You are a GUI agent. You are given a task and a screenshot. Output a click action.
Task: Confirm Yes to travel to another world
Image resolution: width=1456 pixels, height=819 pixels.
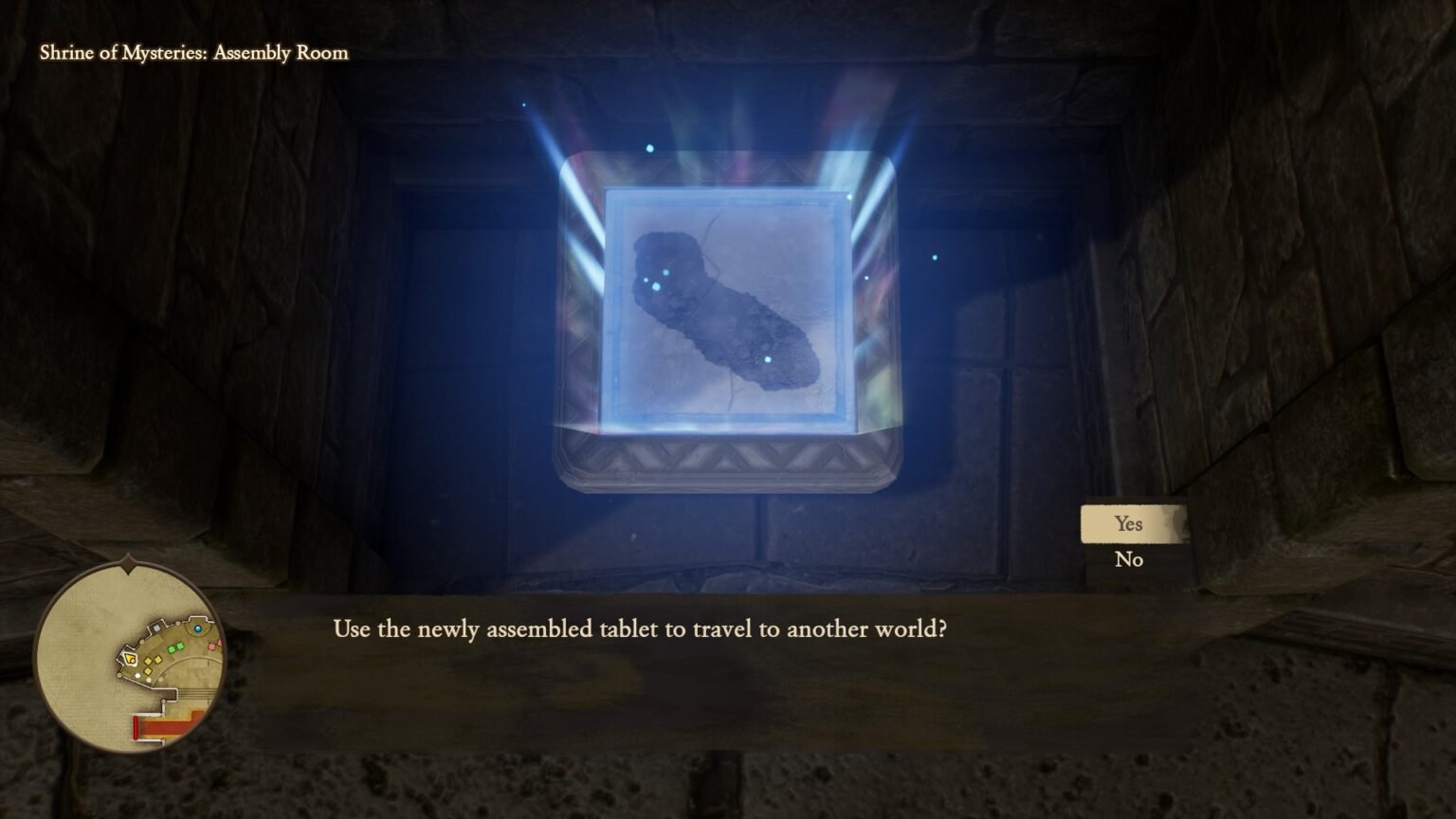point(1128,522)
